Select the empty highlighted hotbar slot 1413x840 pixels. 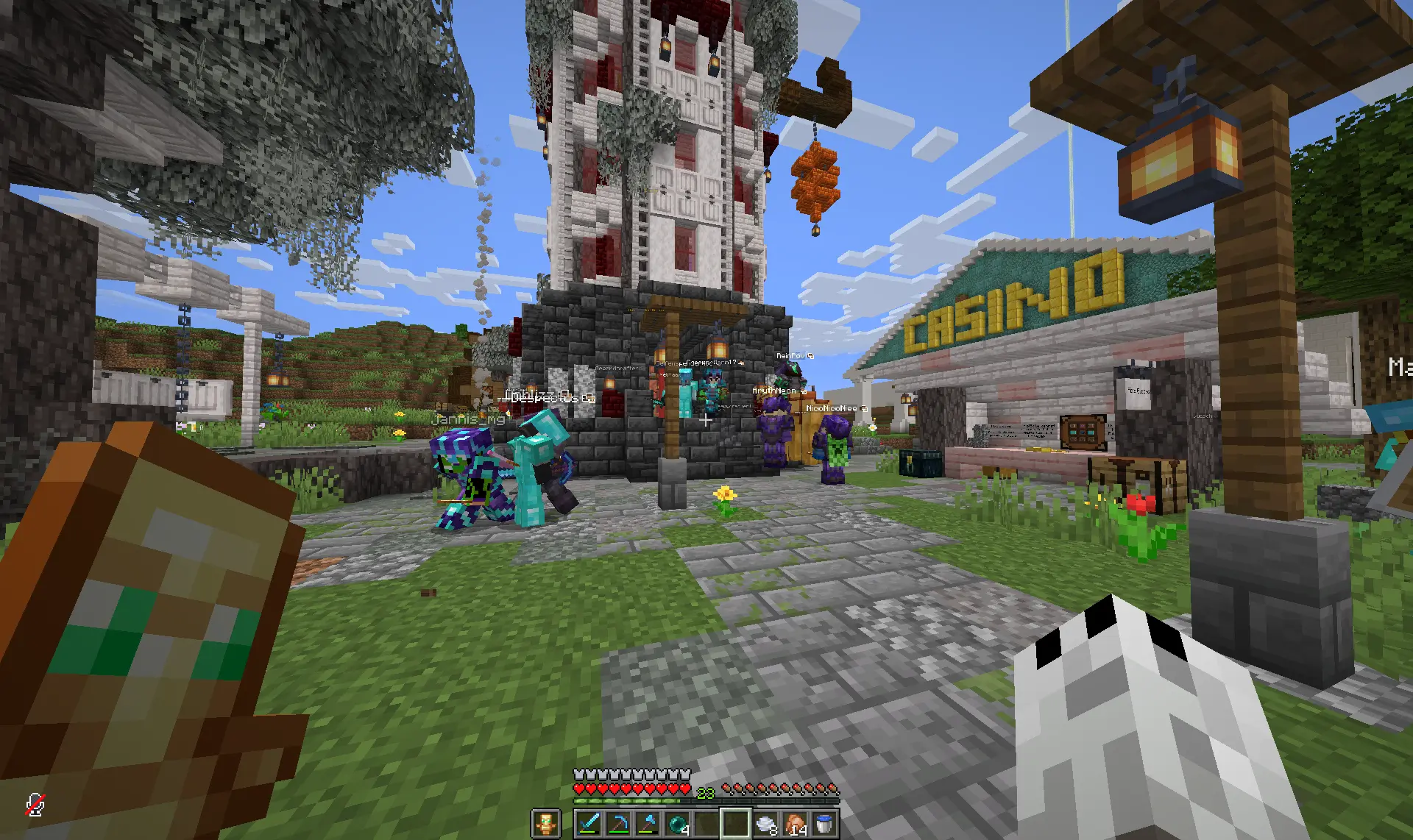point(734,822)
